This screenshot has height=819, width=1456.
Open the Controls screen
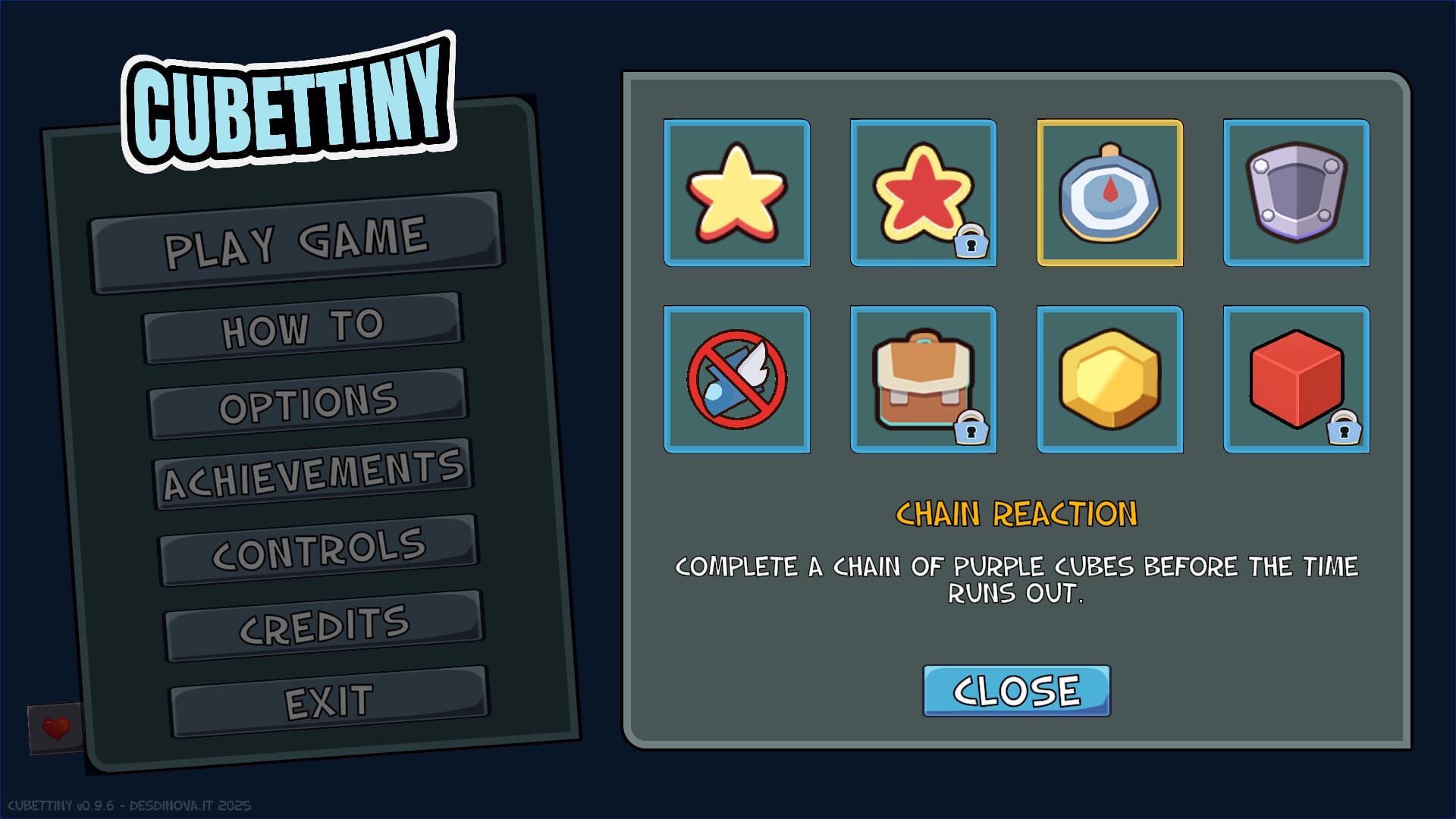318,544
